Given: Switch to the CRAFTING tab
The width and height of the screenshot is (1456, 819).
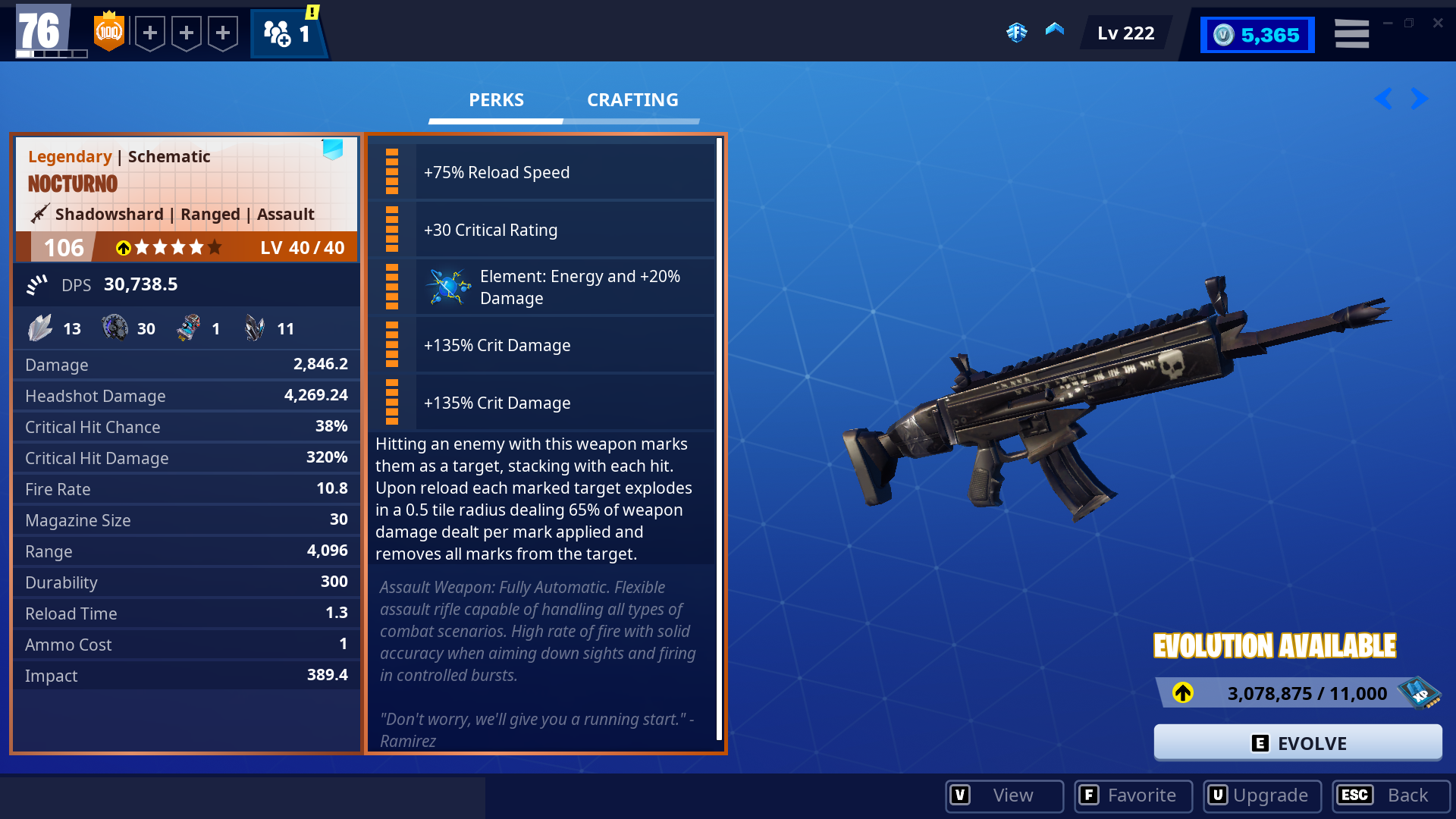Looking at the screenshot, I should [x=632, y=99].
